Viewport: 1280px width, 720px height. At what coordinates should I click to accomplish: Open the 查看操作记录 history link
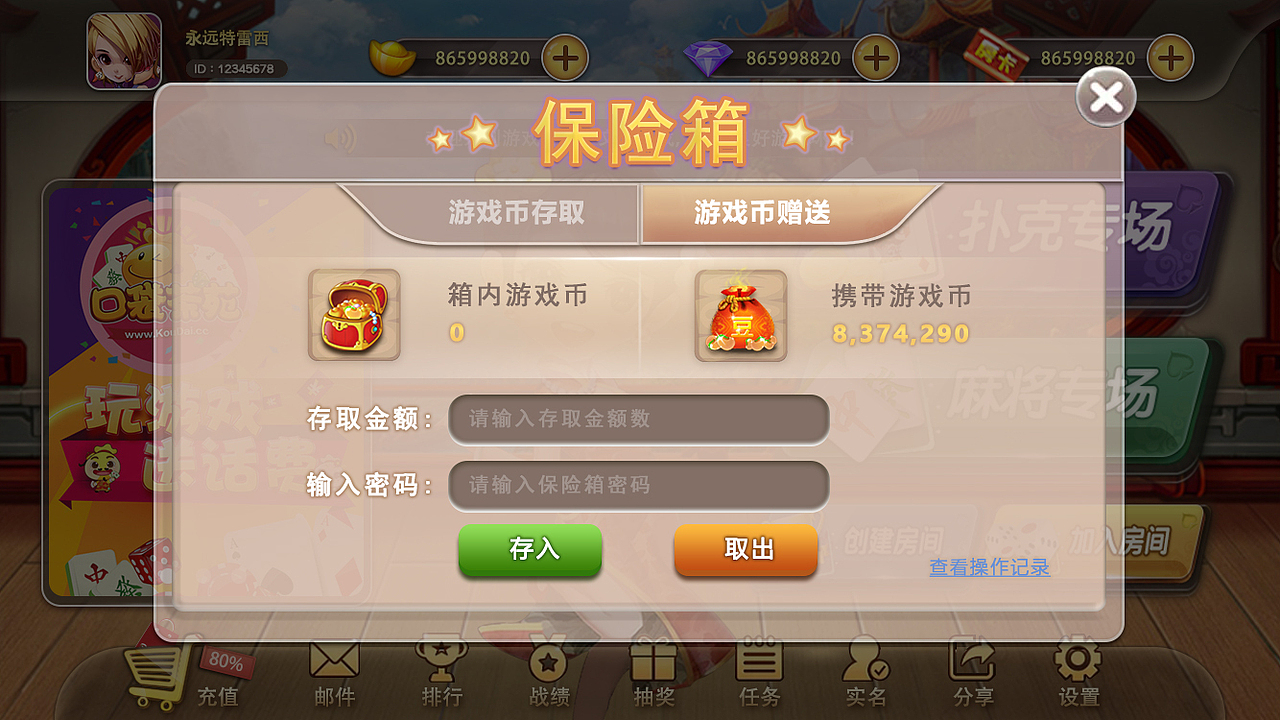coord(988,568)
